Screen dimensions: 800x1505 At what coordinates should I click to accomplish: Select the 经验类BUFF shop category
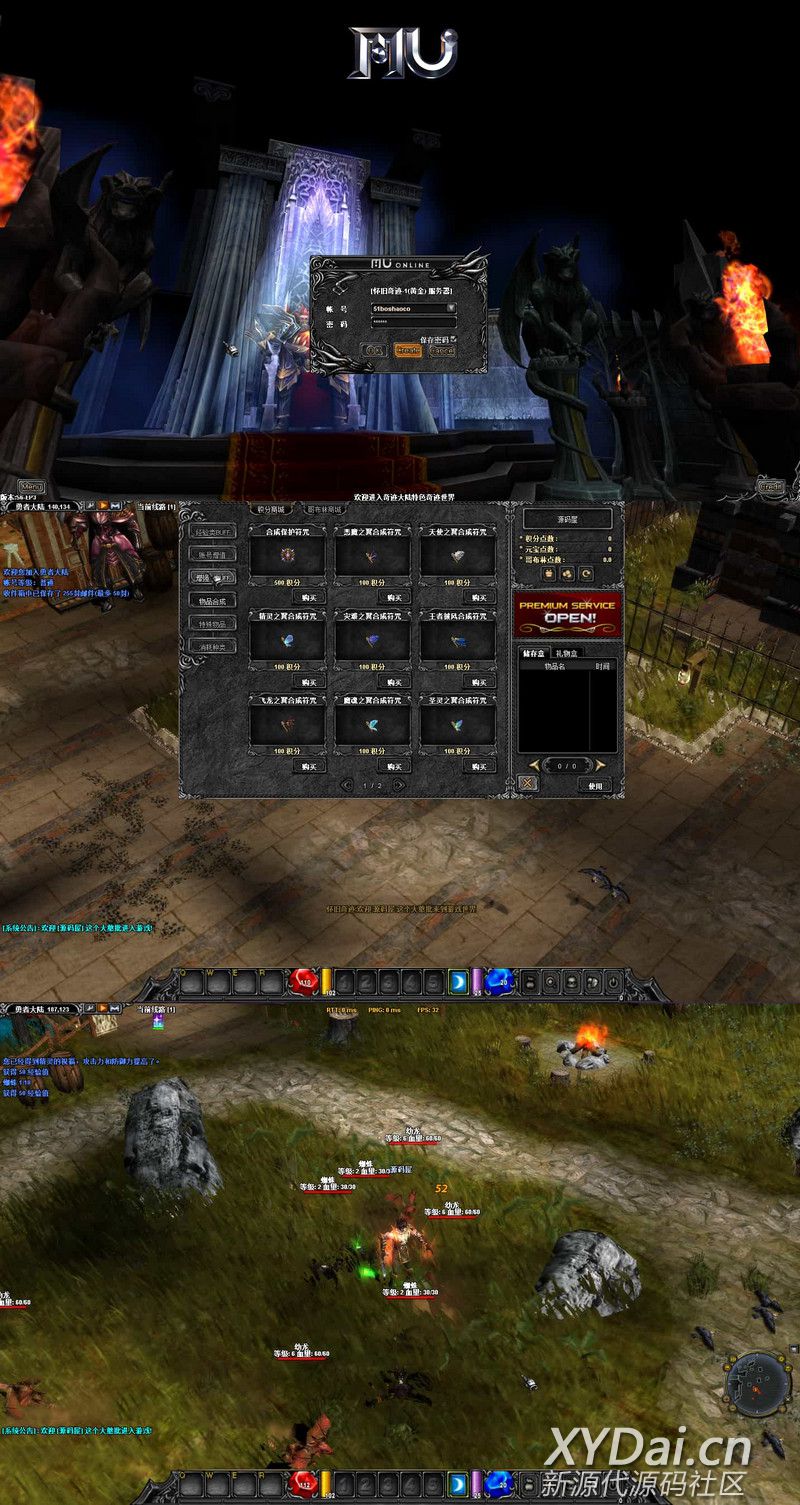tap(212, 531)
